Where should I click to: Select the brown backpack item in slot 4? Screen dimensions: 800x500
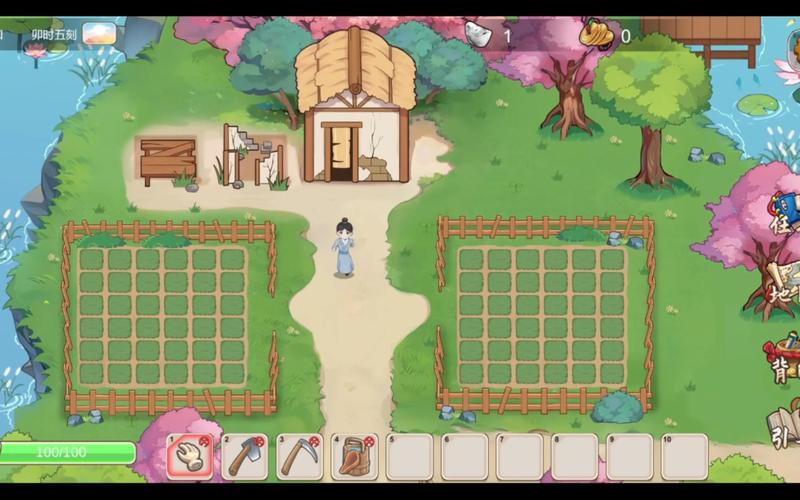pos(355,456)
